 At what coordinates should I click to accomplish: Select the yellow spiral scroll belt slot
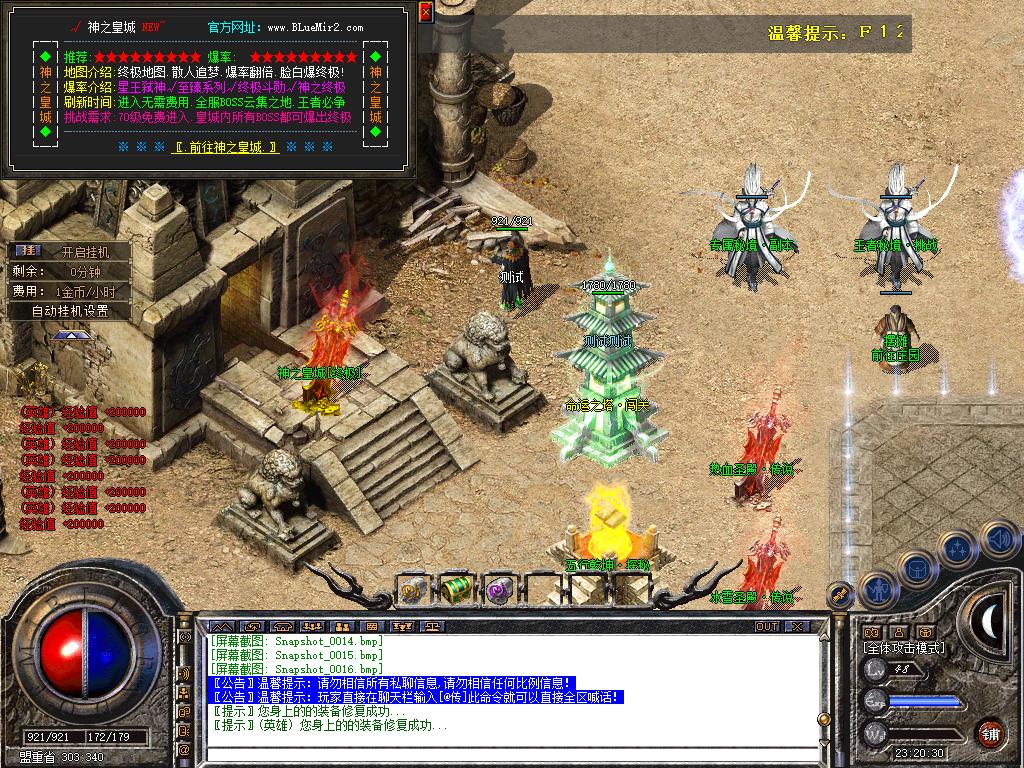(412, 590)
